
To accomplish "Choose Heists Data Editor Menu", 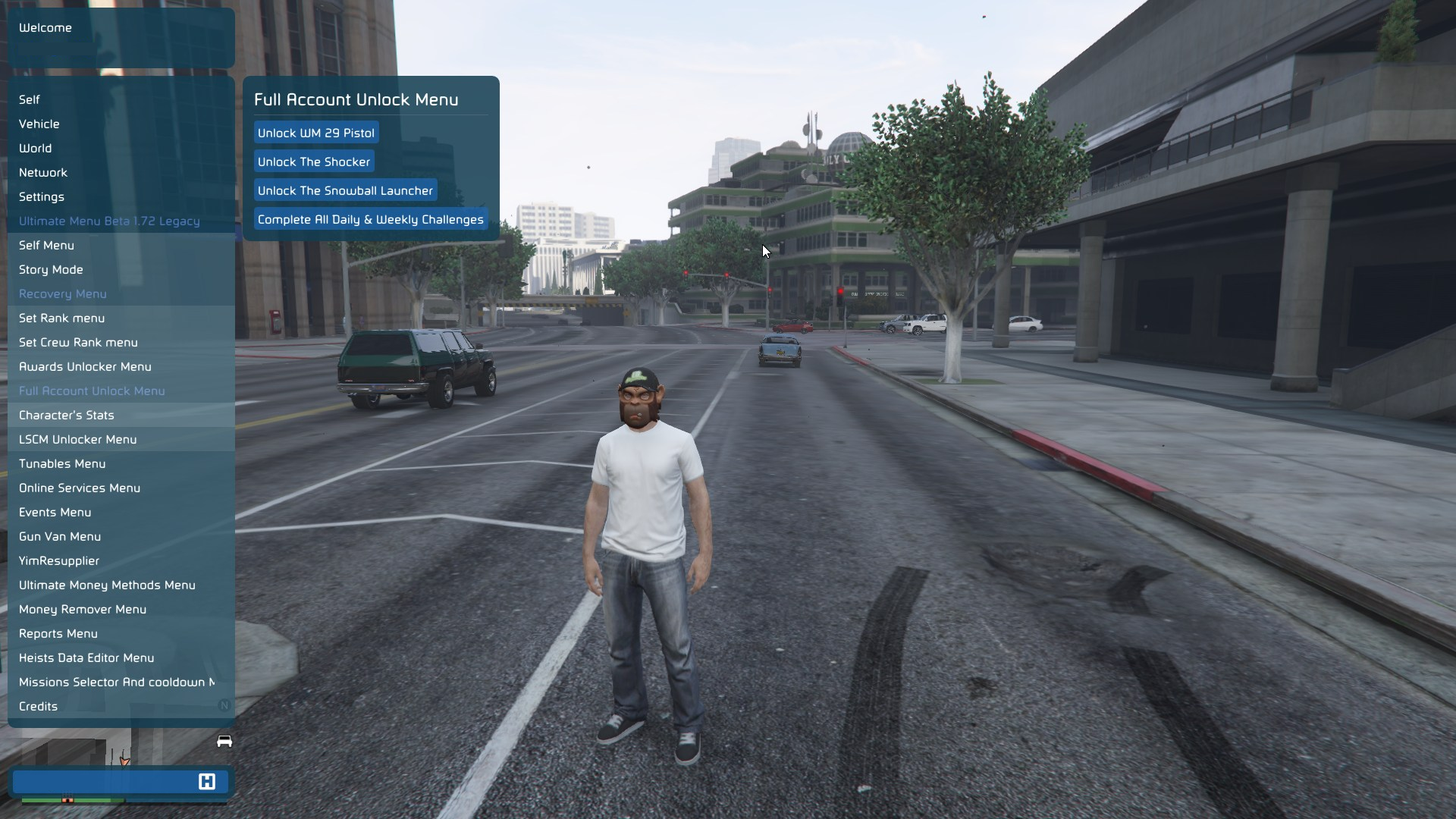I will tap(86, 657).
